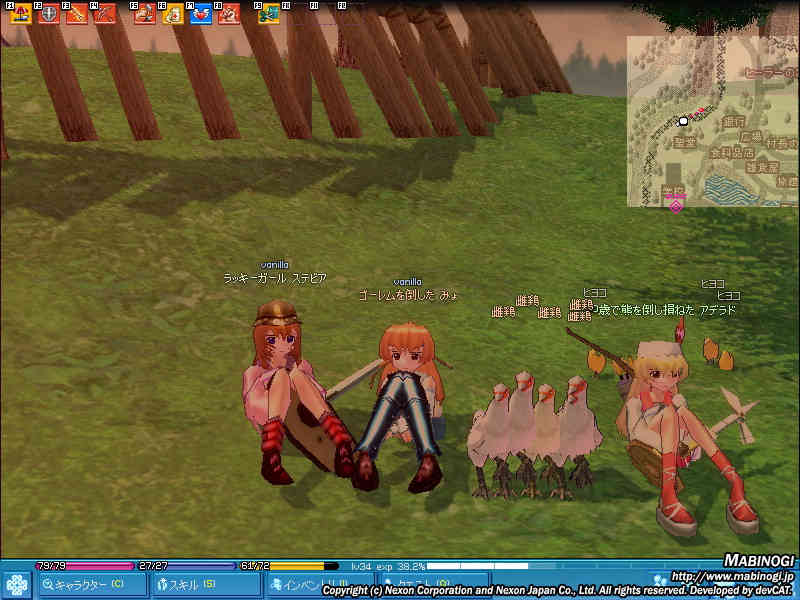Activate the F3 sword attack skill
The image size is (800, 600).
[76, 14]
